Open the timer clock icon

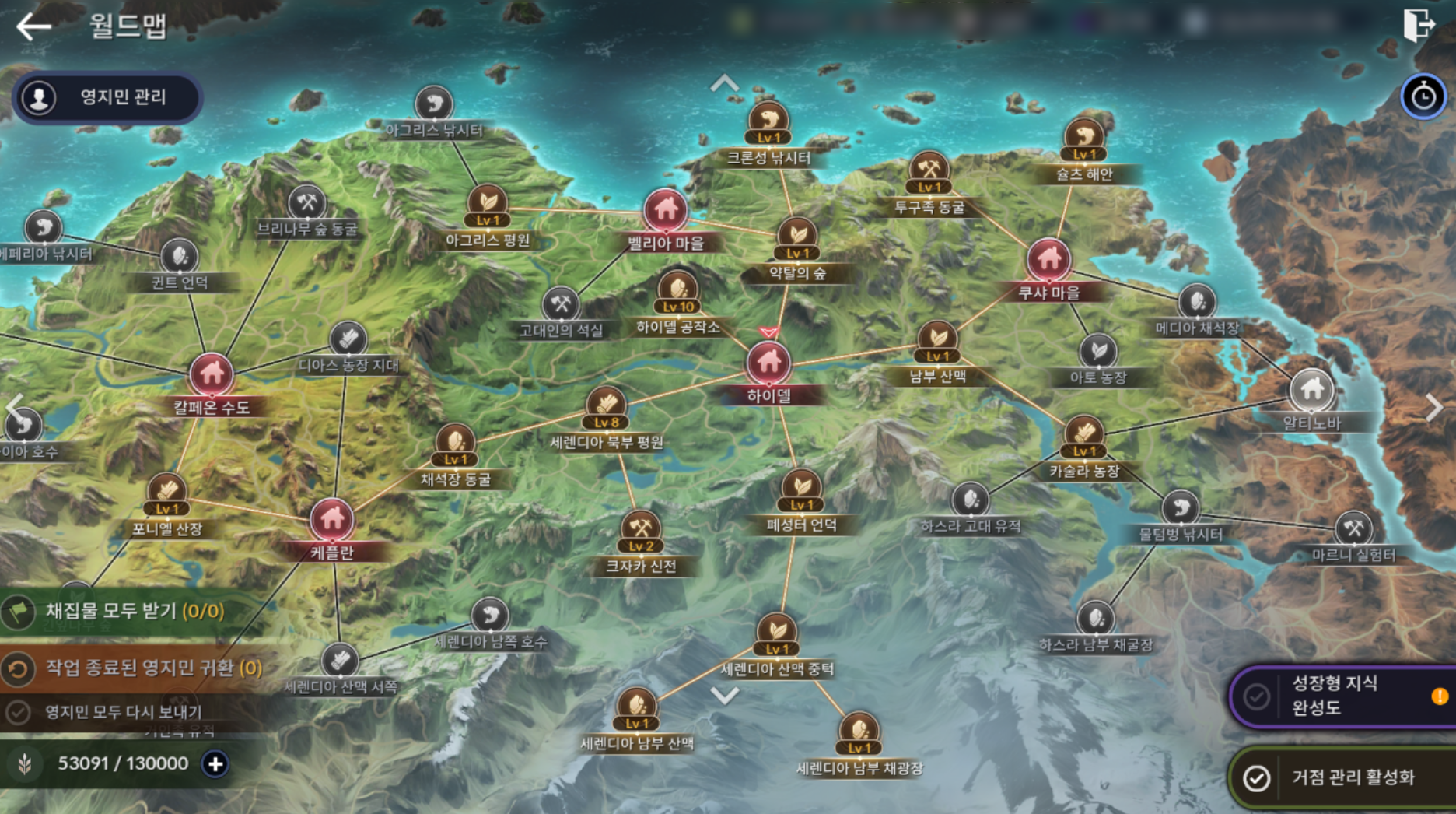(x=1423, y=97)
